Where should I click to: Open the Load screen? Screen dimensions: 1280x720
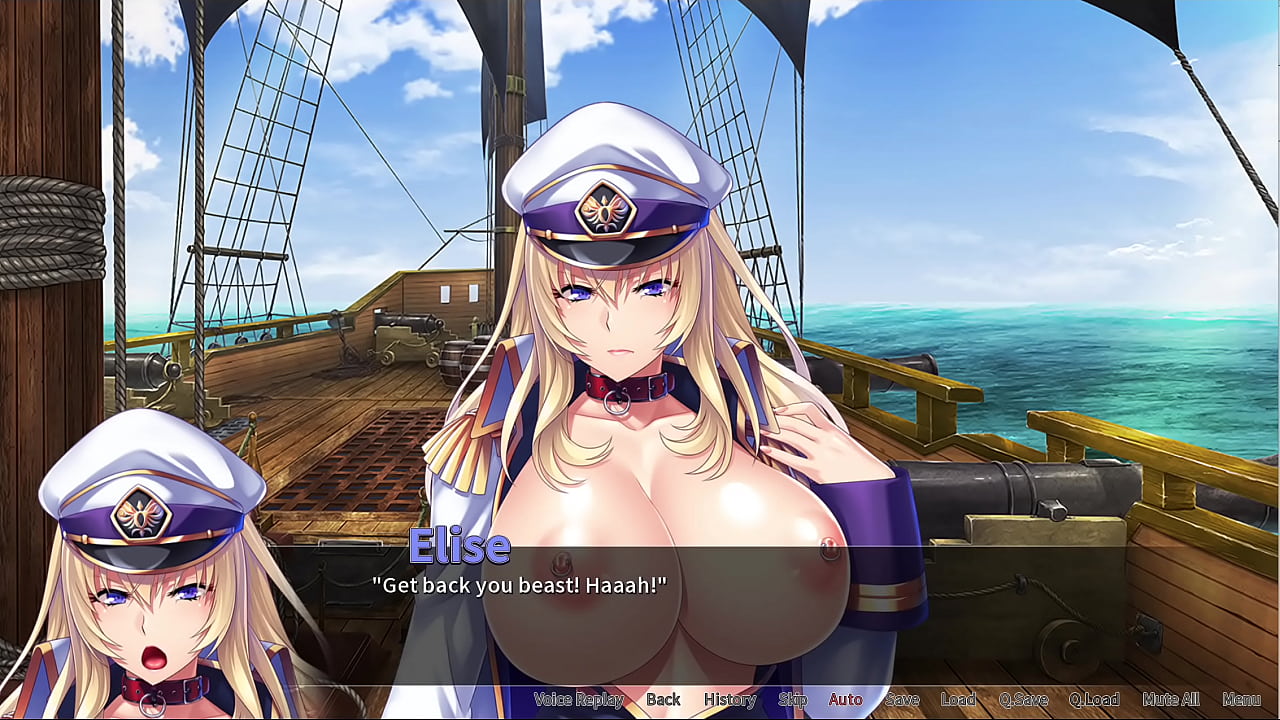coord(959,700)
